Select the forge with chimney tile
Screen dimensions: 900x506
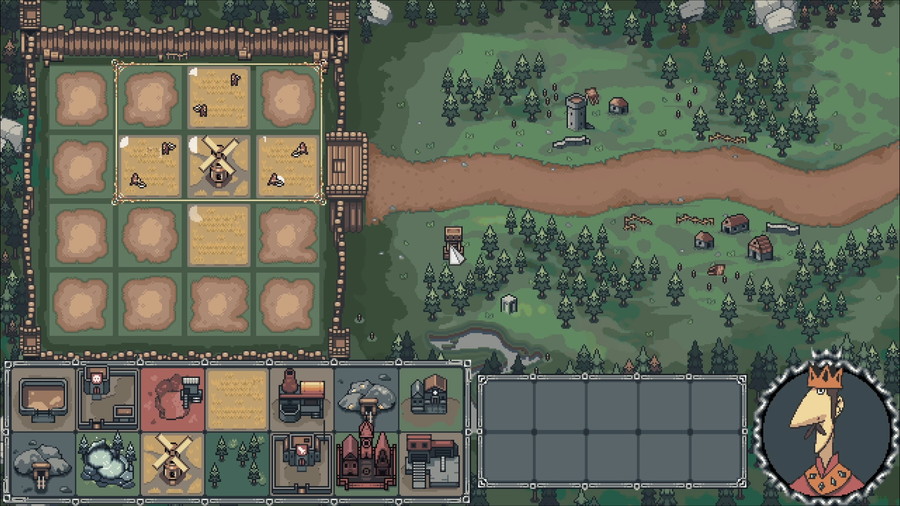(x=302, y=398)
